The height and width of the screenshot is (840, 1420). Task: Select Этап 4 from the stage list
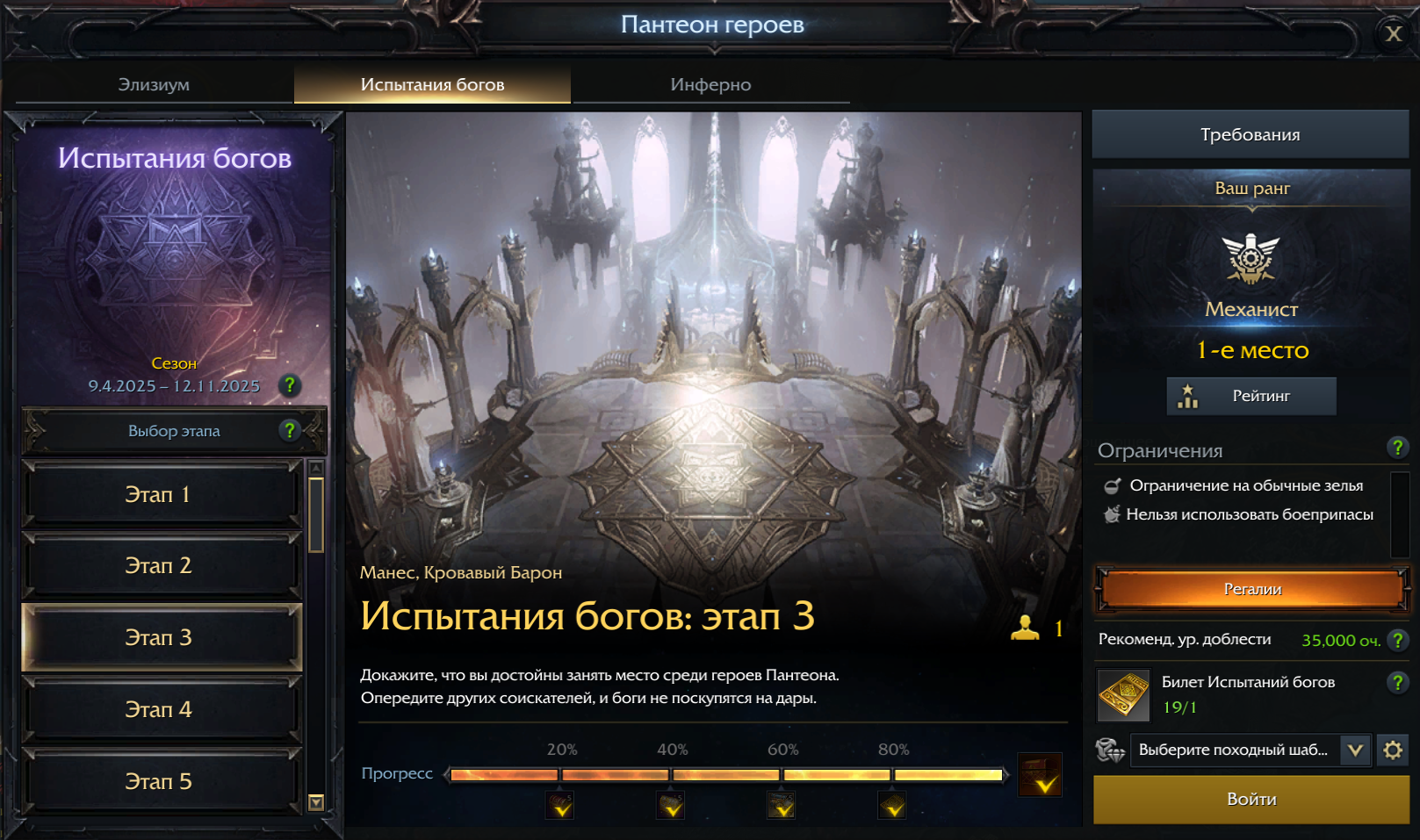tap(161, 709)
